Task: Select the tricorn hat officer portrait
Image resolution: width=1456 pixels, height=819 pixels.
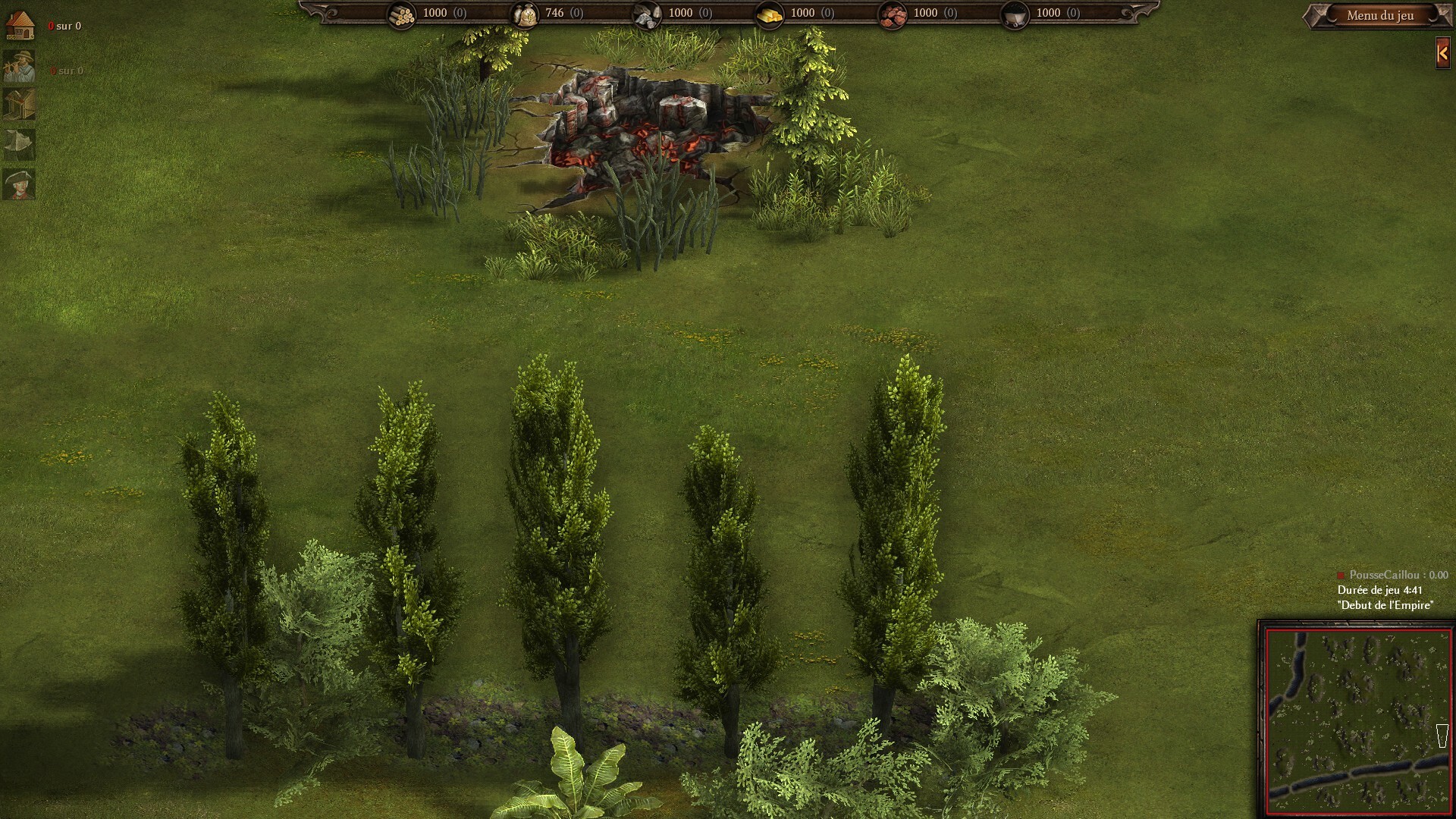Action: [x=19, y=184]
